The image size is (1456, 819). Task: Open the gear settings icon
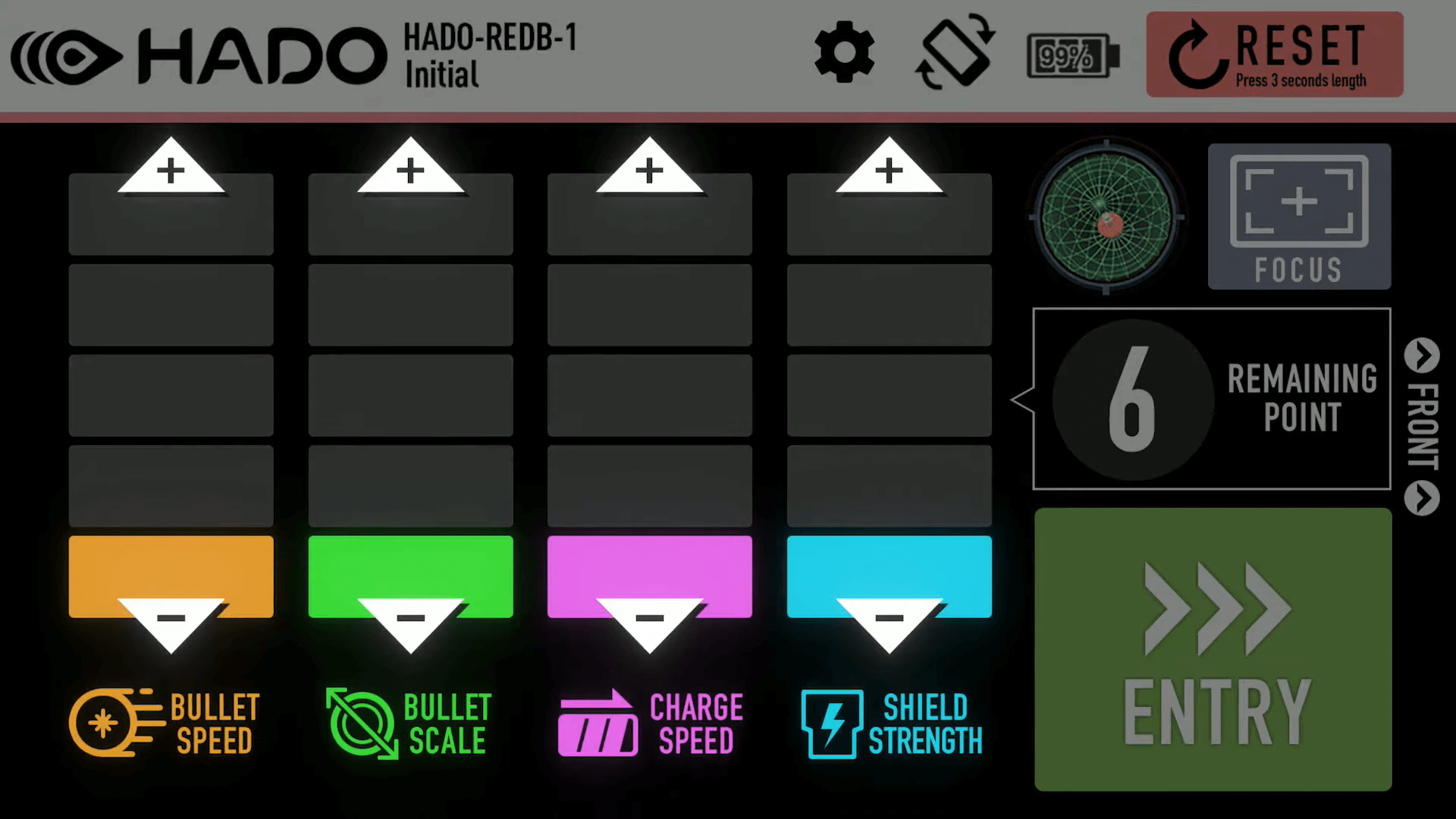(x=844, y=53)
